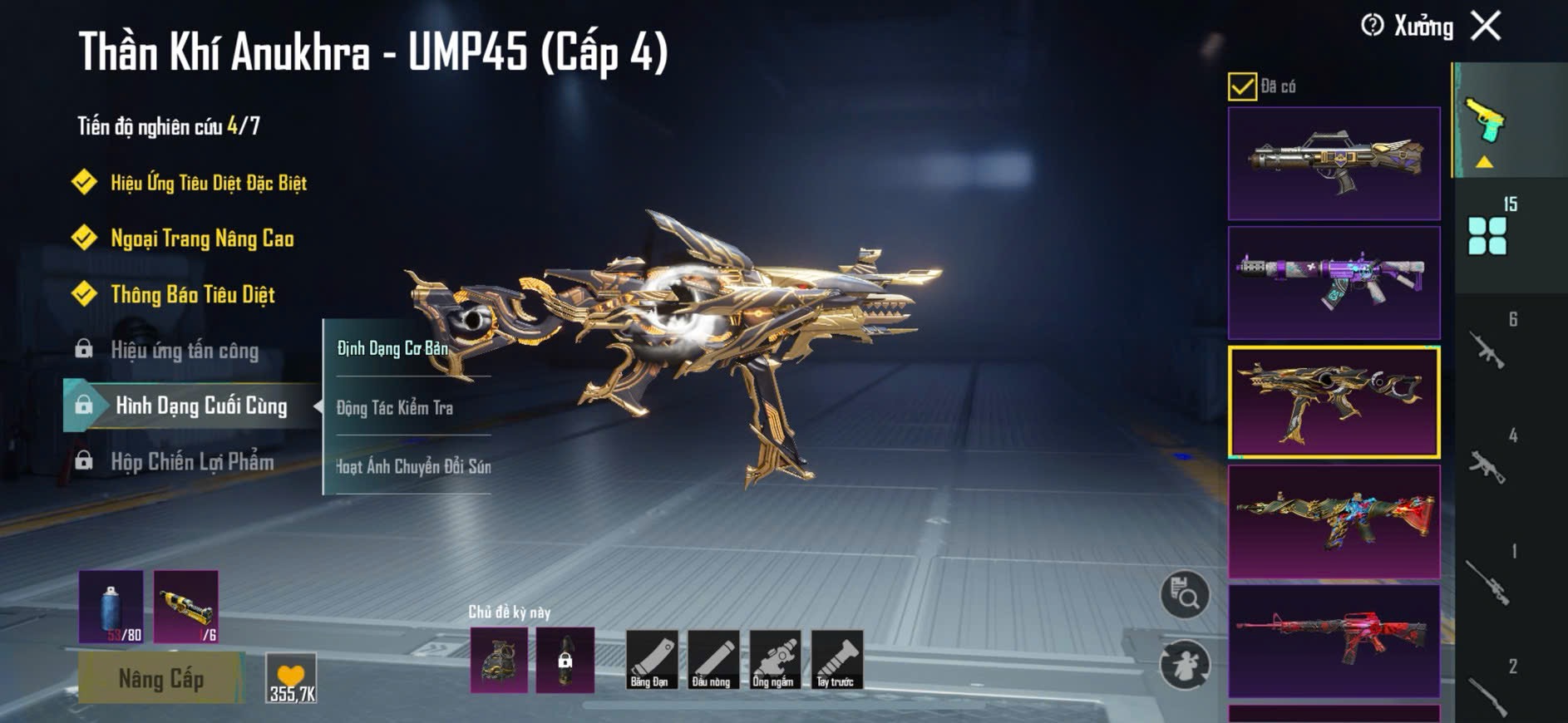
Task: Choose Thông Báo Tiêu Diệt entry
Action: coord(192,294)
